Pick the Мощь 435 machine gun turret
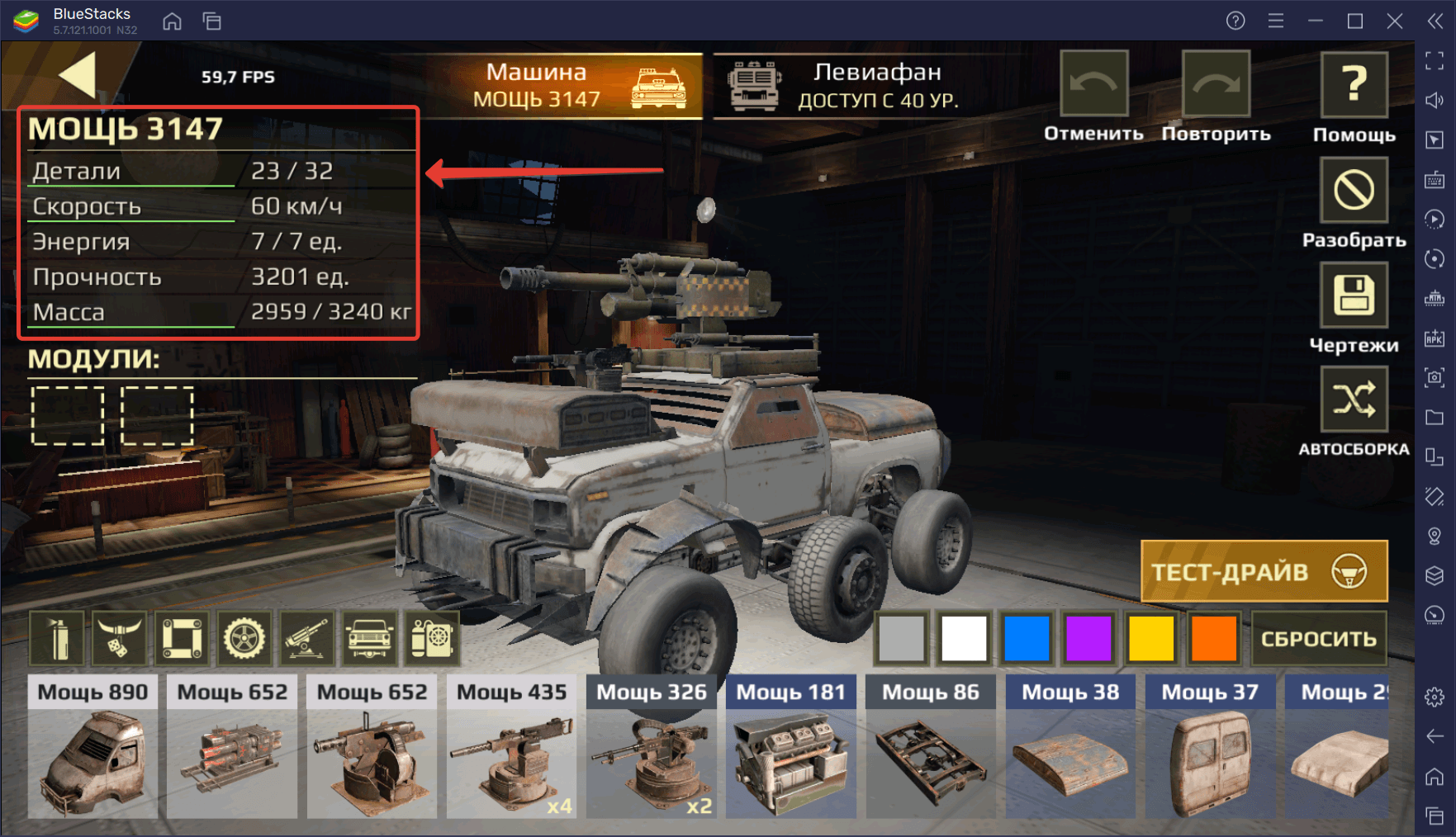The image size is (1456, 837). [511, 747]
